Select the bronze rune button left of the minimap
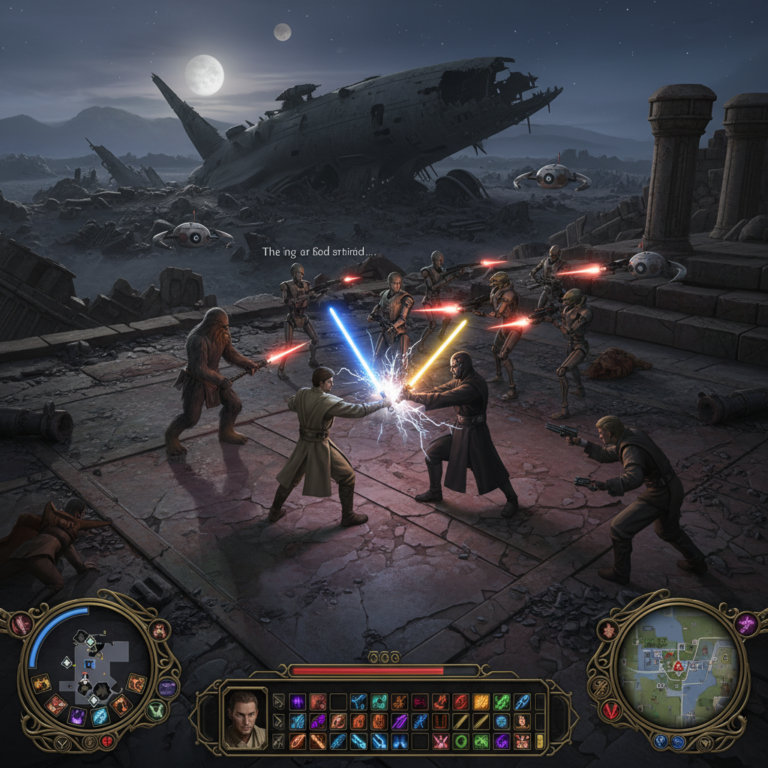 tap(600, 686)
